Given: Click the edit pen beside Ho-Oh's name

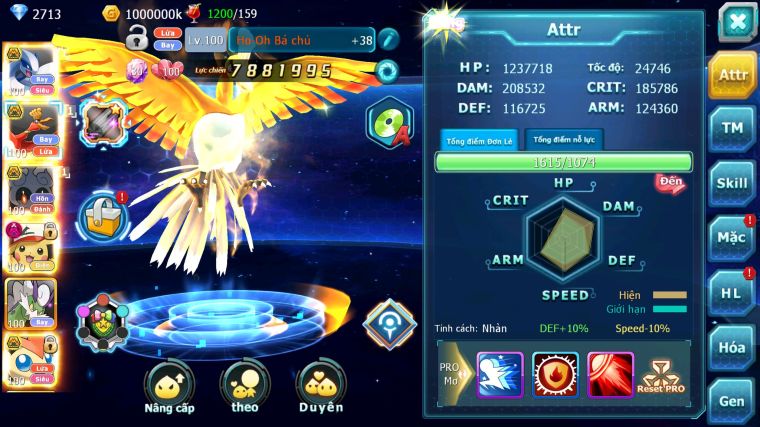Looking at the screenshot, I should [387, 40].
